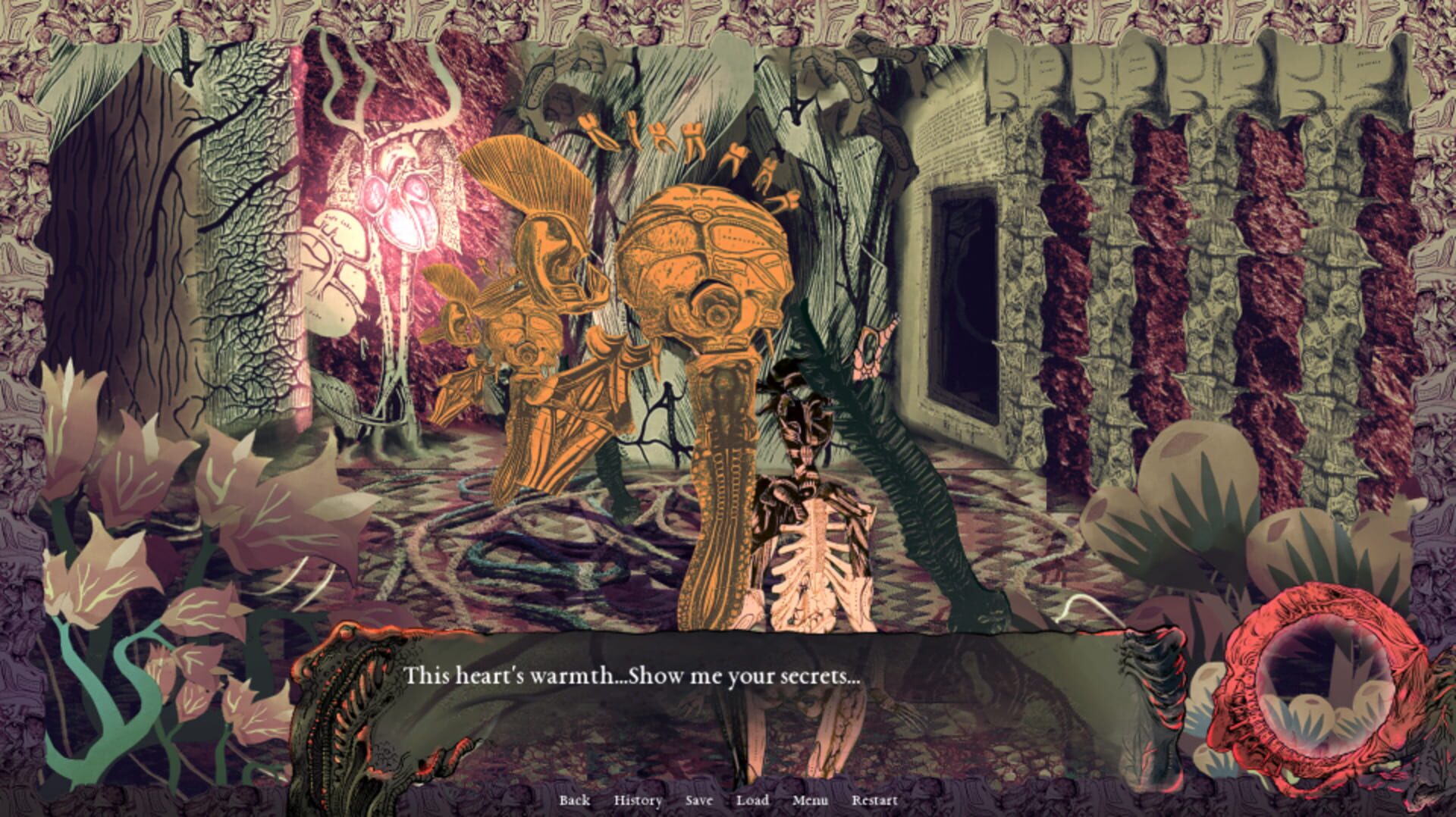Click Back to rewind the dialogue
Screen dimensions: 1456x817
click(575, 800)
